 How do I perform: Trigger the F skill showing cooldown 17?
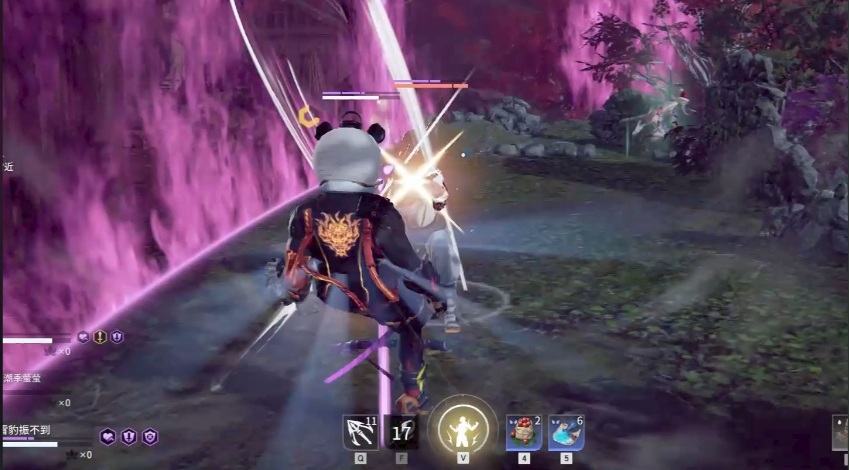click(x=401, y=432)
